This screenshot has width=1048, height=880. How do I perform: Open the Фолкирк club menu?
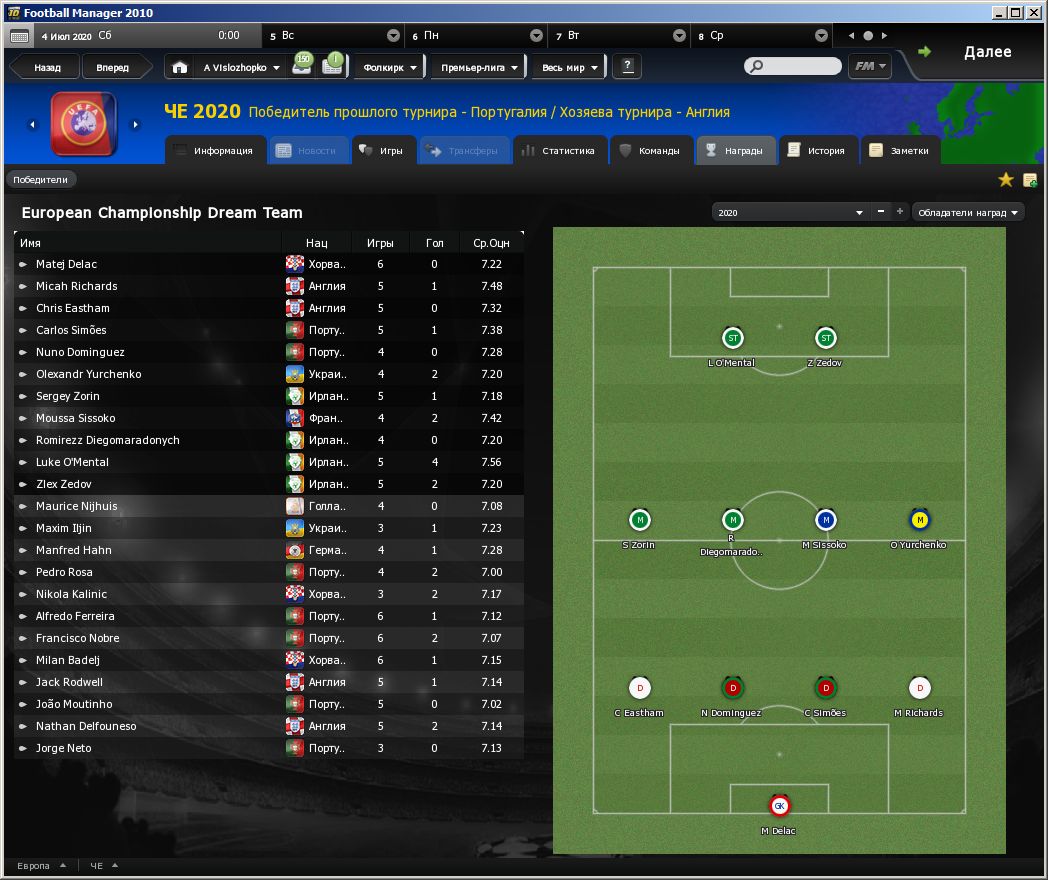[x=391, y=68]
